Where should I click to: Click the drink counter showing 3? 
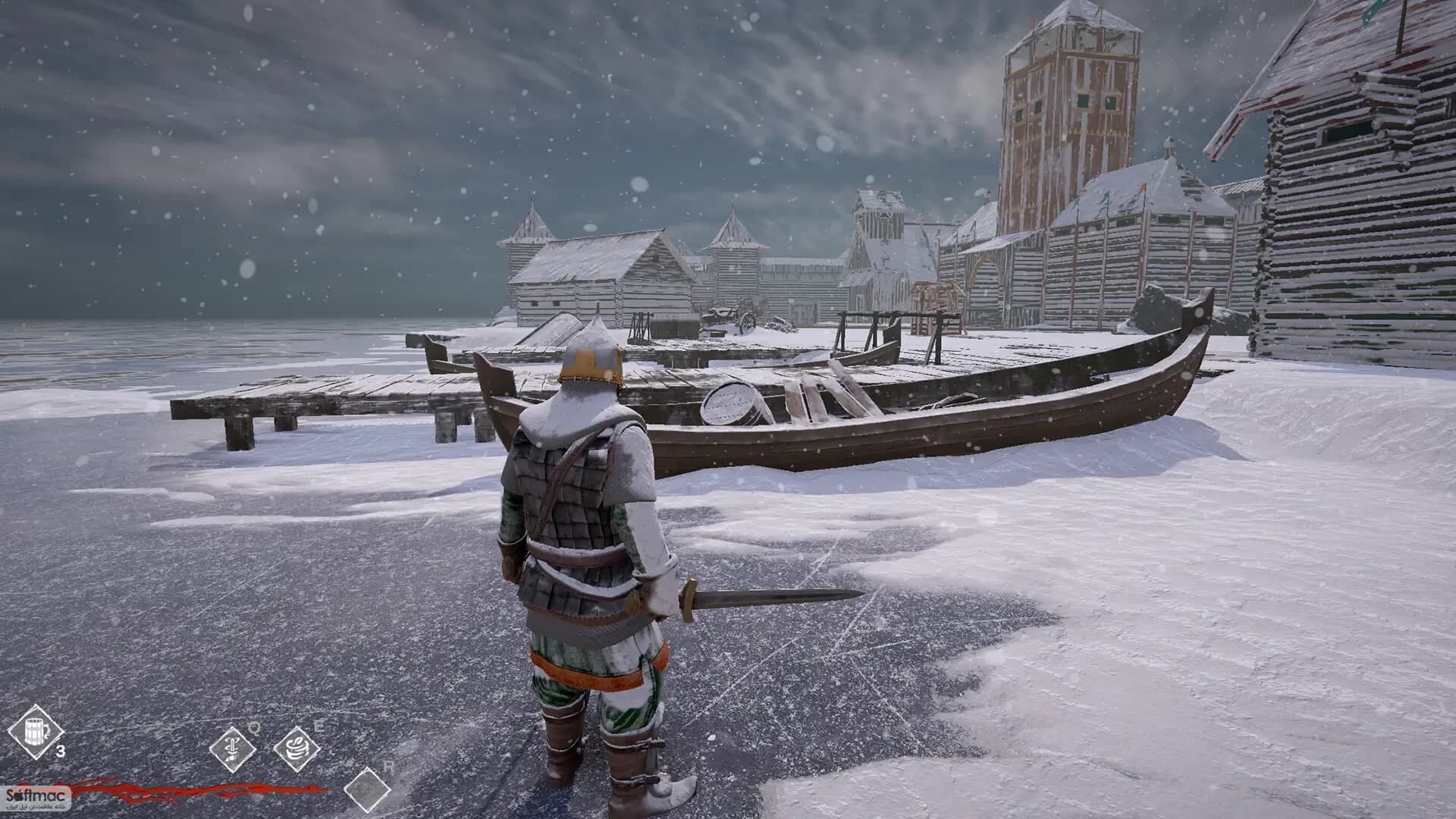click(61, 750)
